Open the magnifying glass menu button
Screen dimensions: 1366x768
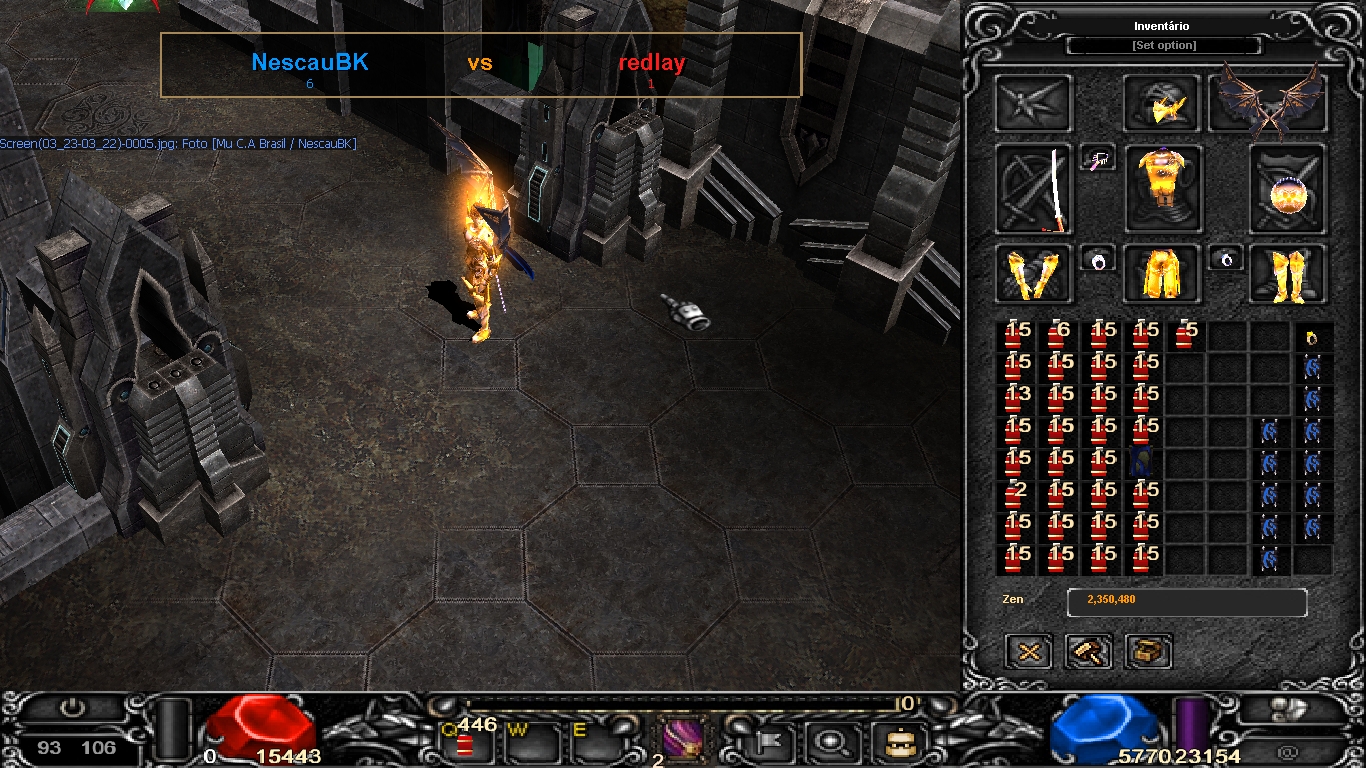[830, 743]
